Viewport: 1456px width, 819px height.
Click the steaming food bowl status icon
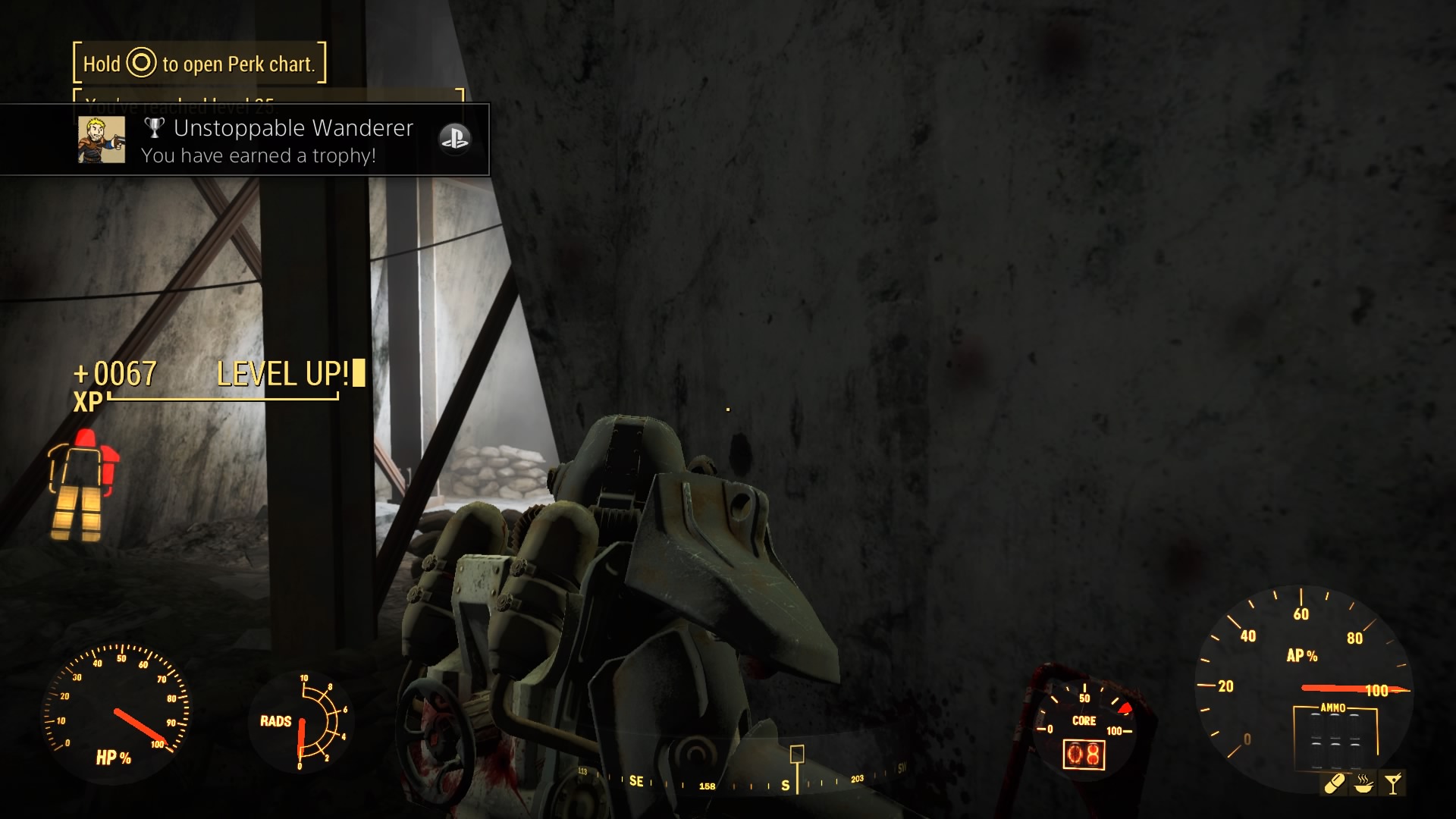pyautogui.click(x=1363, y=783)
